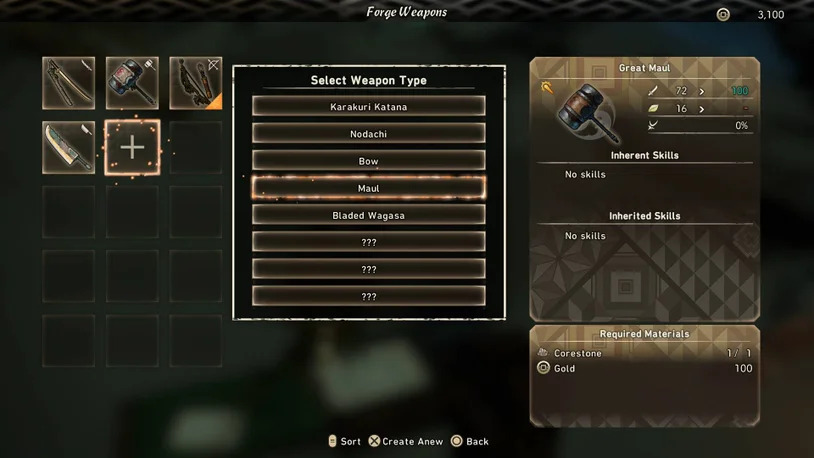814x458 pixels.
Task: Select Nodachi from the weapon type list
Action: [368, 133]
